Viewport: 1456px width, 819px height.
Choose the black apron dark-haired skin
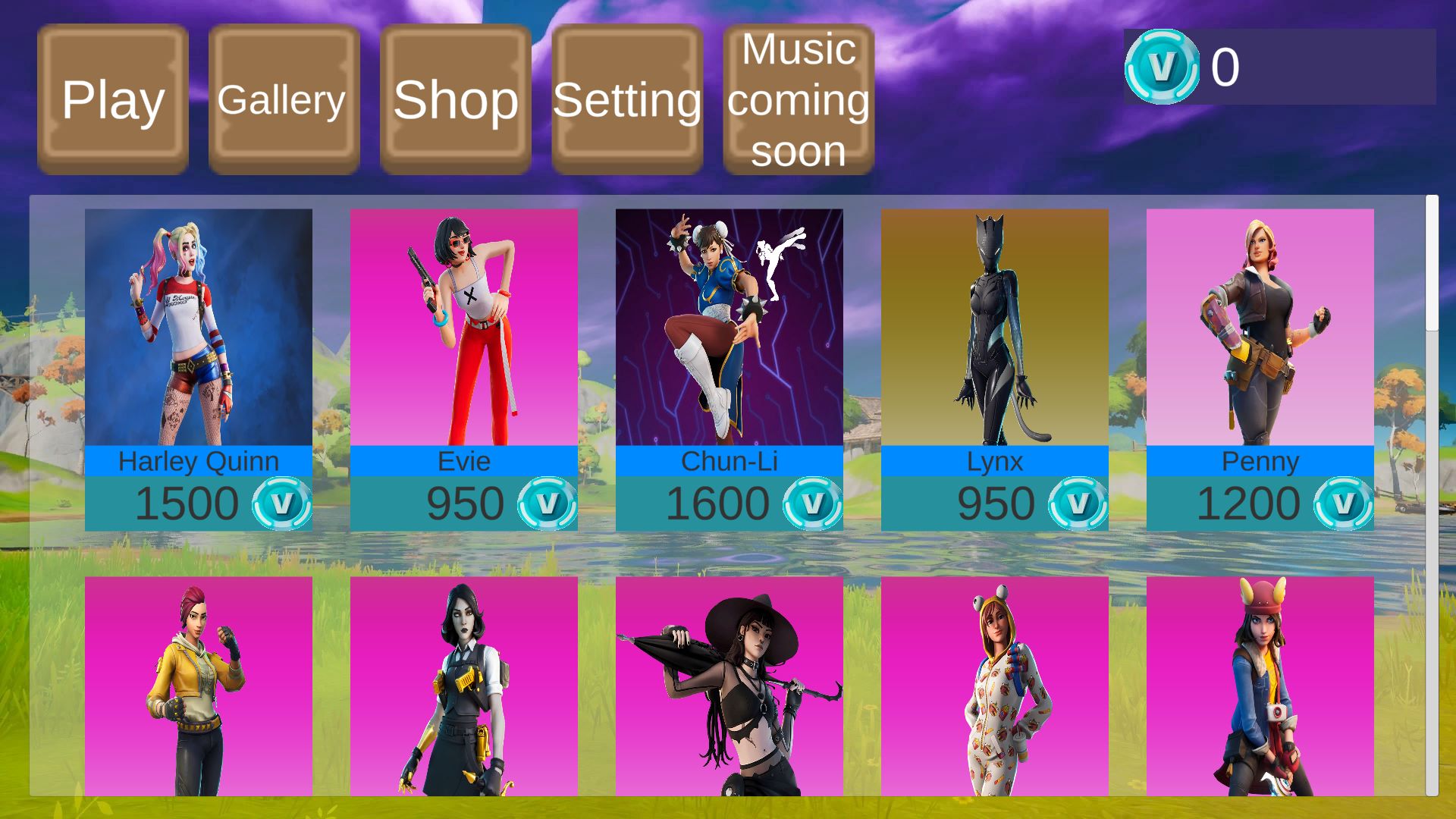(464, 686)
